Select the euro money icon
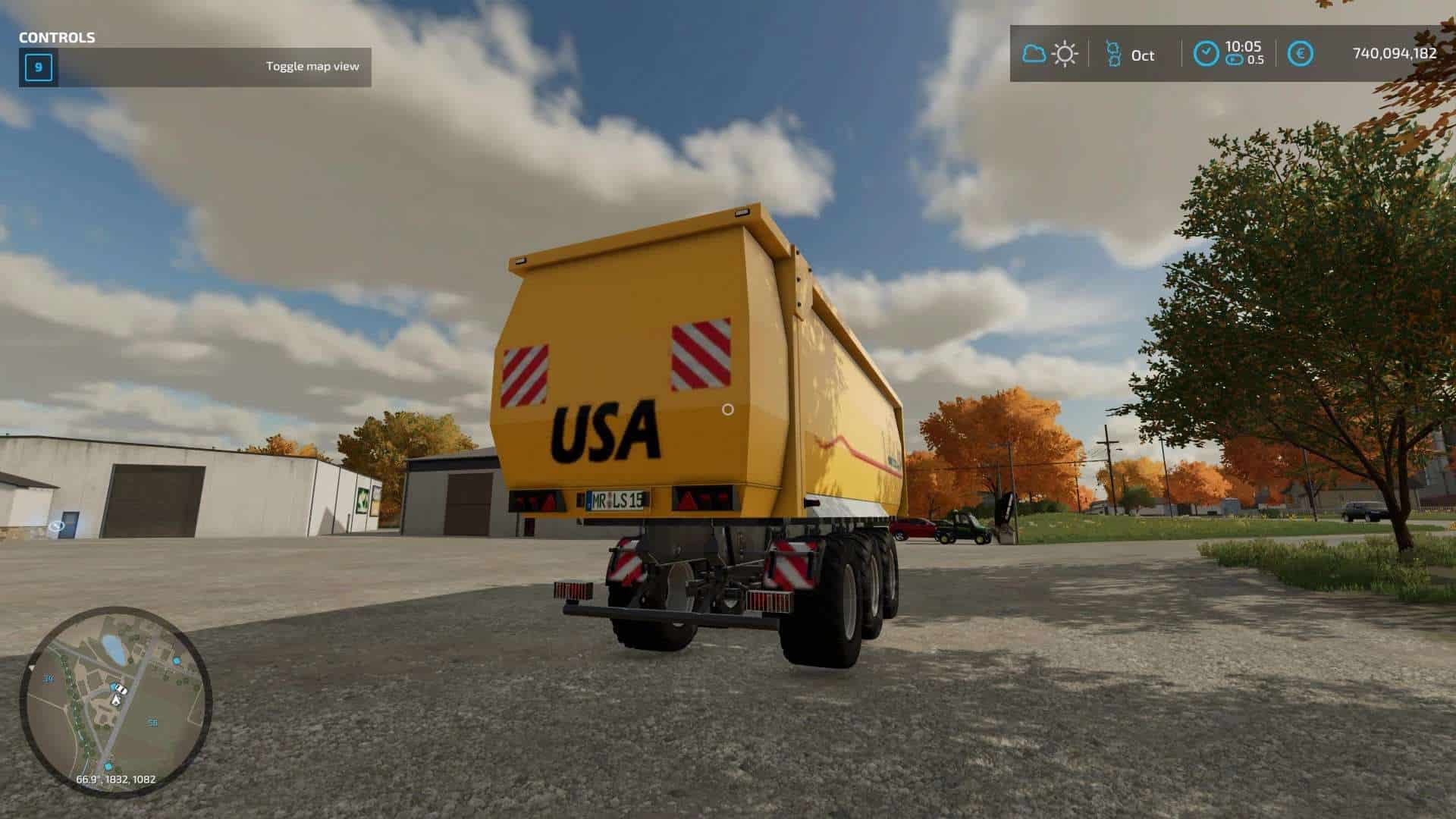 click(x=1300, y=54)
